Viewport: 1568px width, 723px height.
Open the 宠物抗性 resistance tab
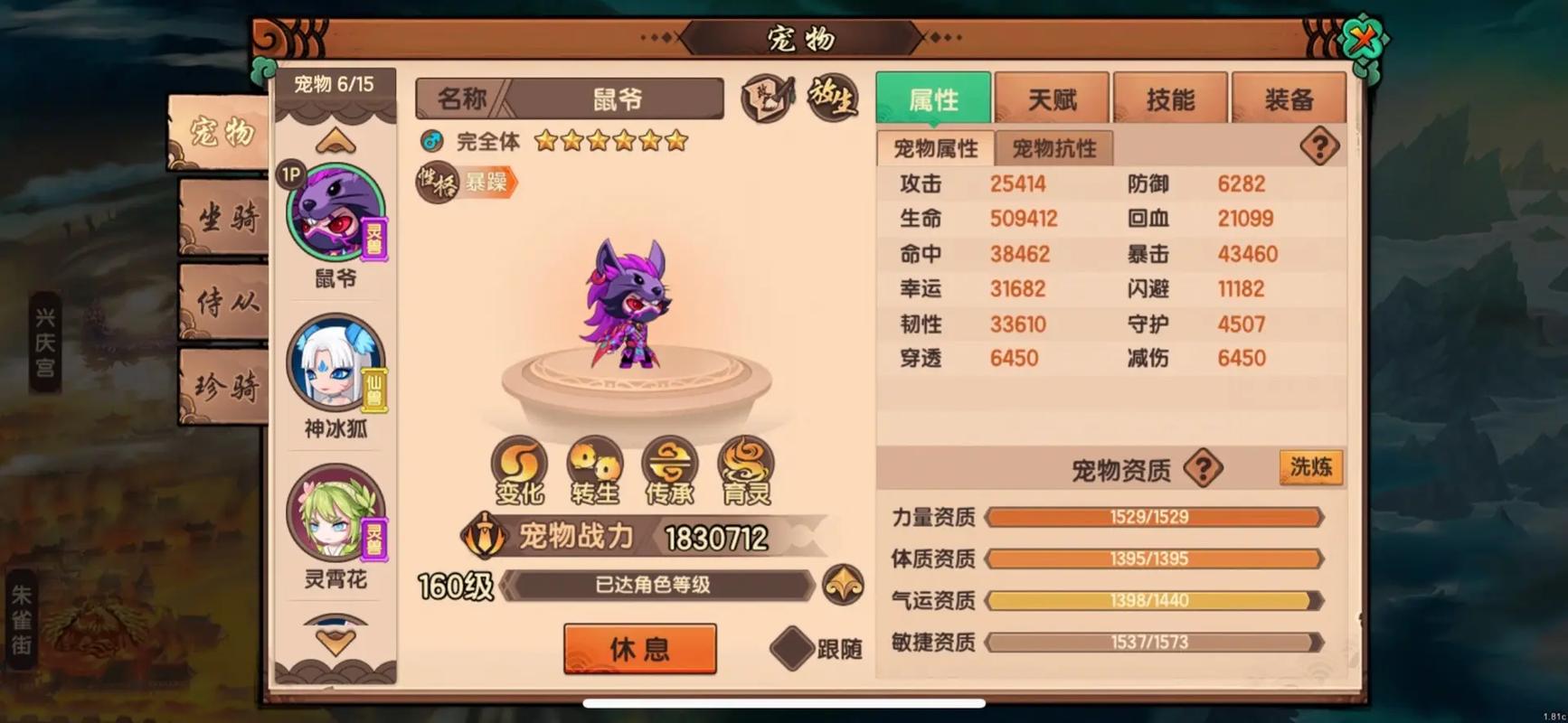(x=1053, y=147)
